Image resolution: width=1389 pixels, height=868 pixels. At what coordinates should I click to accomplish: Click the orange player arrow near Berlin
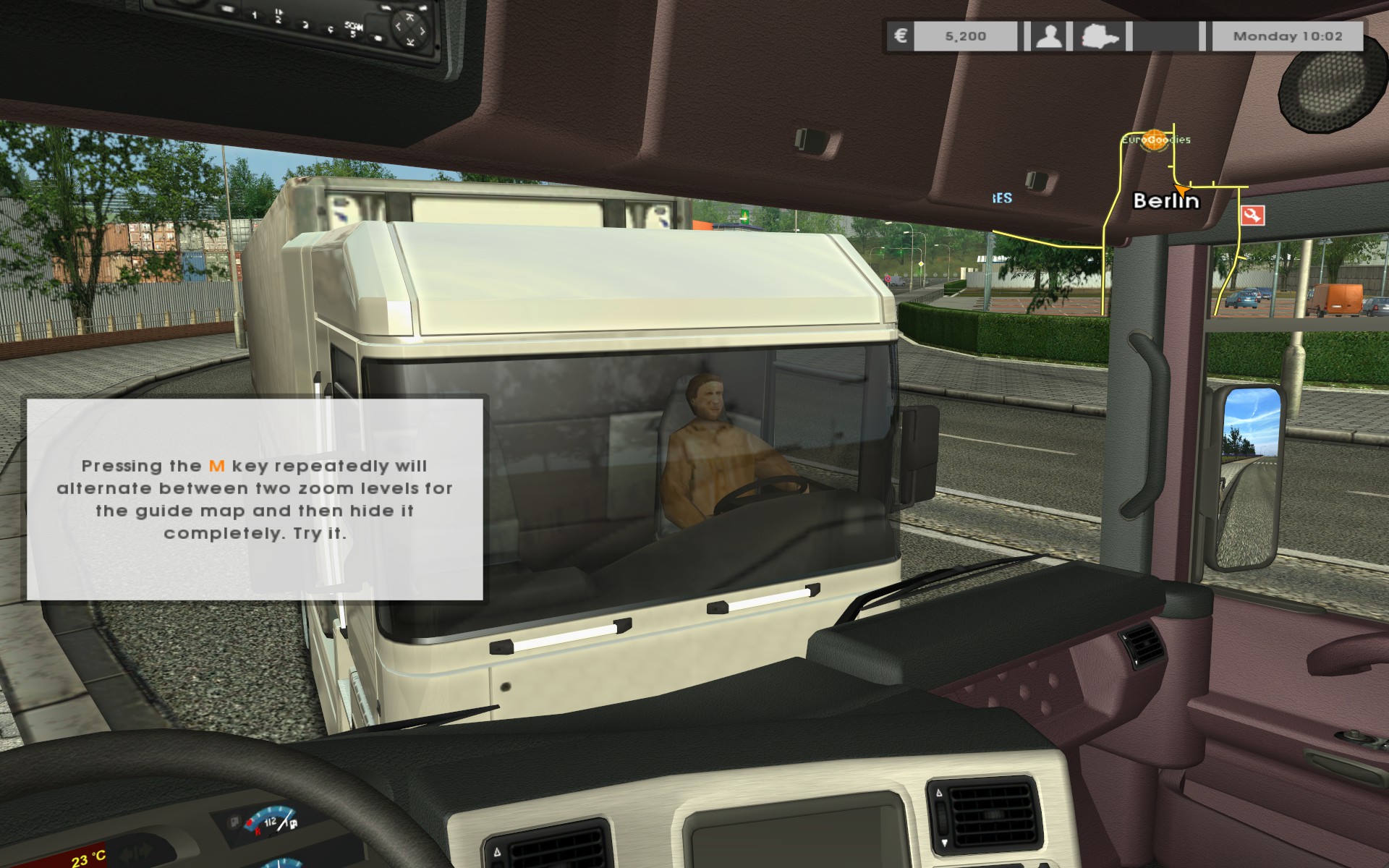click(x=1184, y=190)
